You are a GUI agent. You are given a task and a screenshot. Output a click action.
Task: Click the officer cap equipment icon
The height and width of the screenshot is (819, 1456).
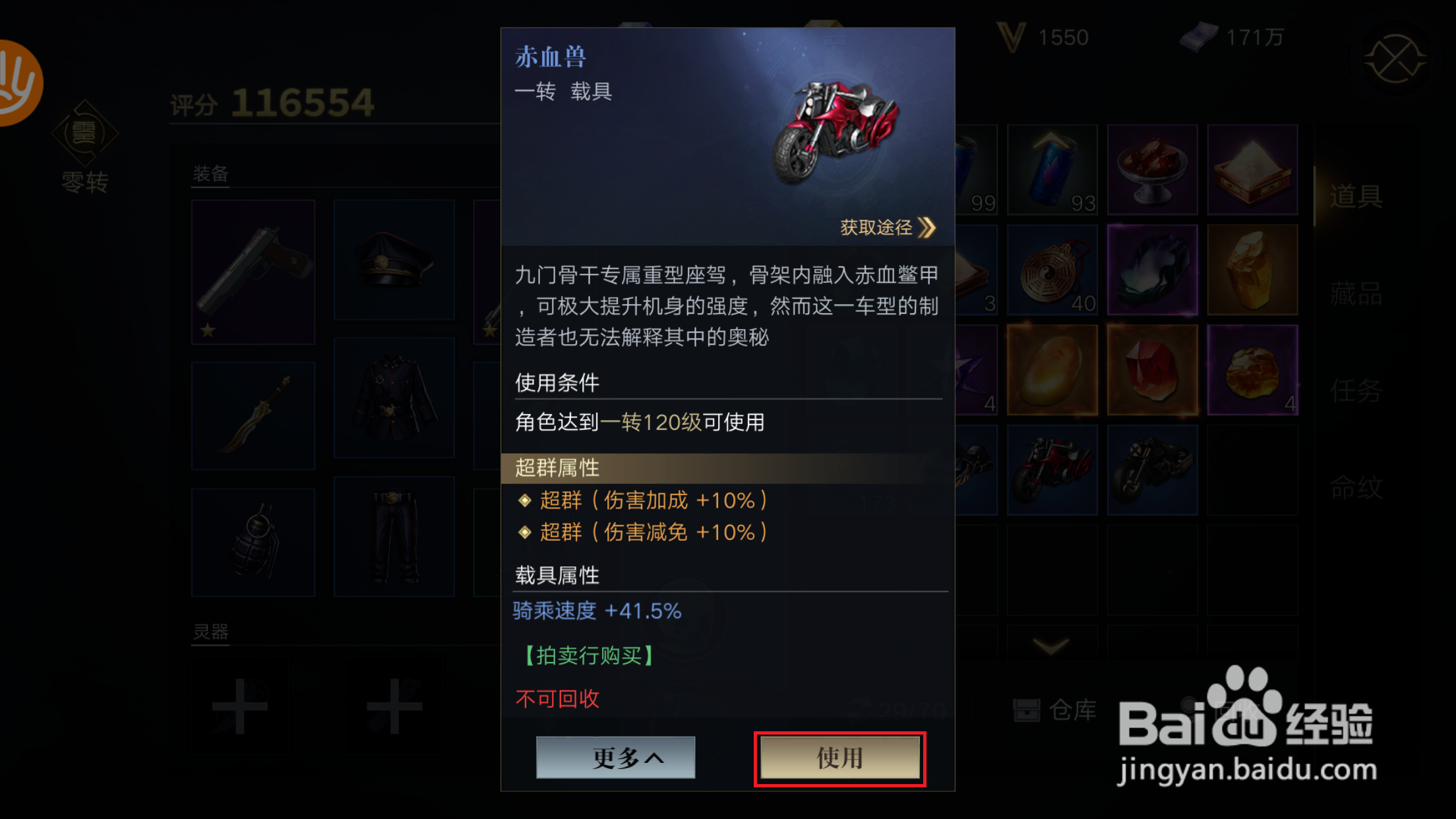pyautogui.click(x=394, y=260)
